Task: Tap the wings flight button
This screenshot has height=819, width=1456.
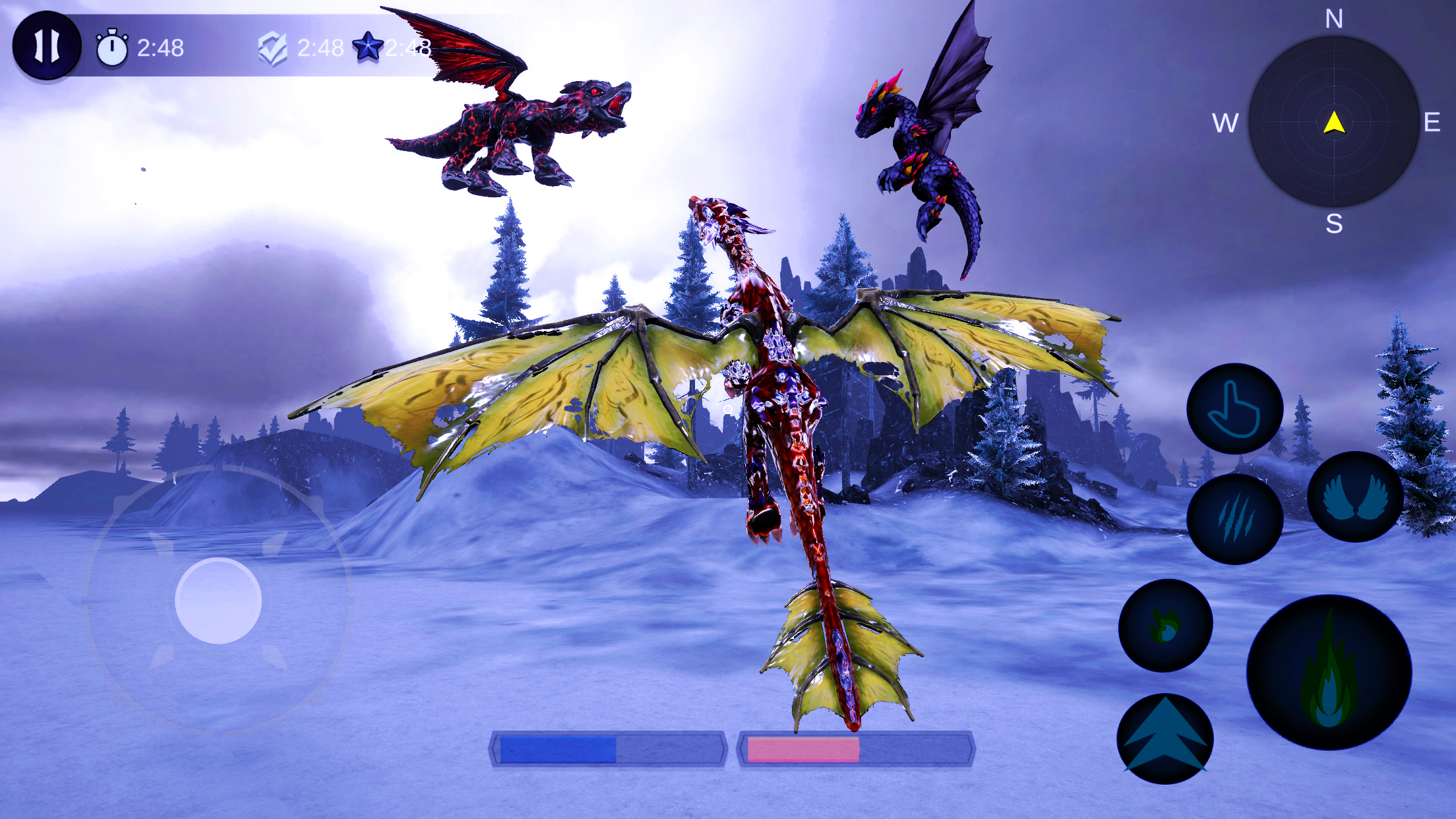Action: [1355, 497]
